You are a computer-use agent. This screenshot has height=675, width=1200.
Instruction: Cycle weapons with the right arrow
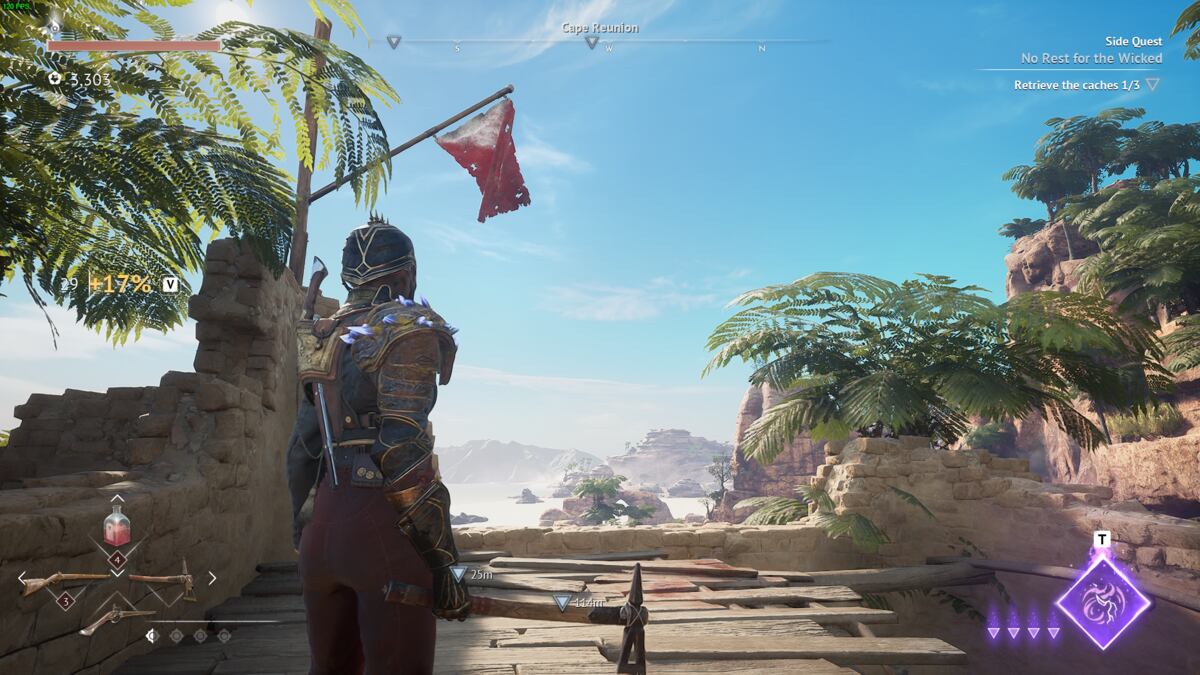212,578
